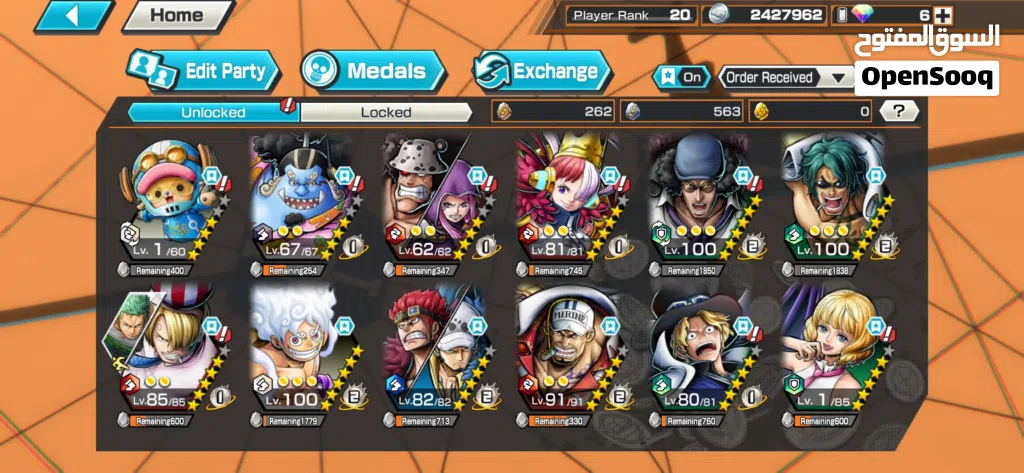This screenshot has height=473, width=1024.
Task: Open the Order Received sort dropdown
Action: 785,77
